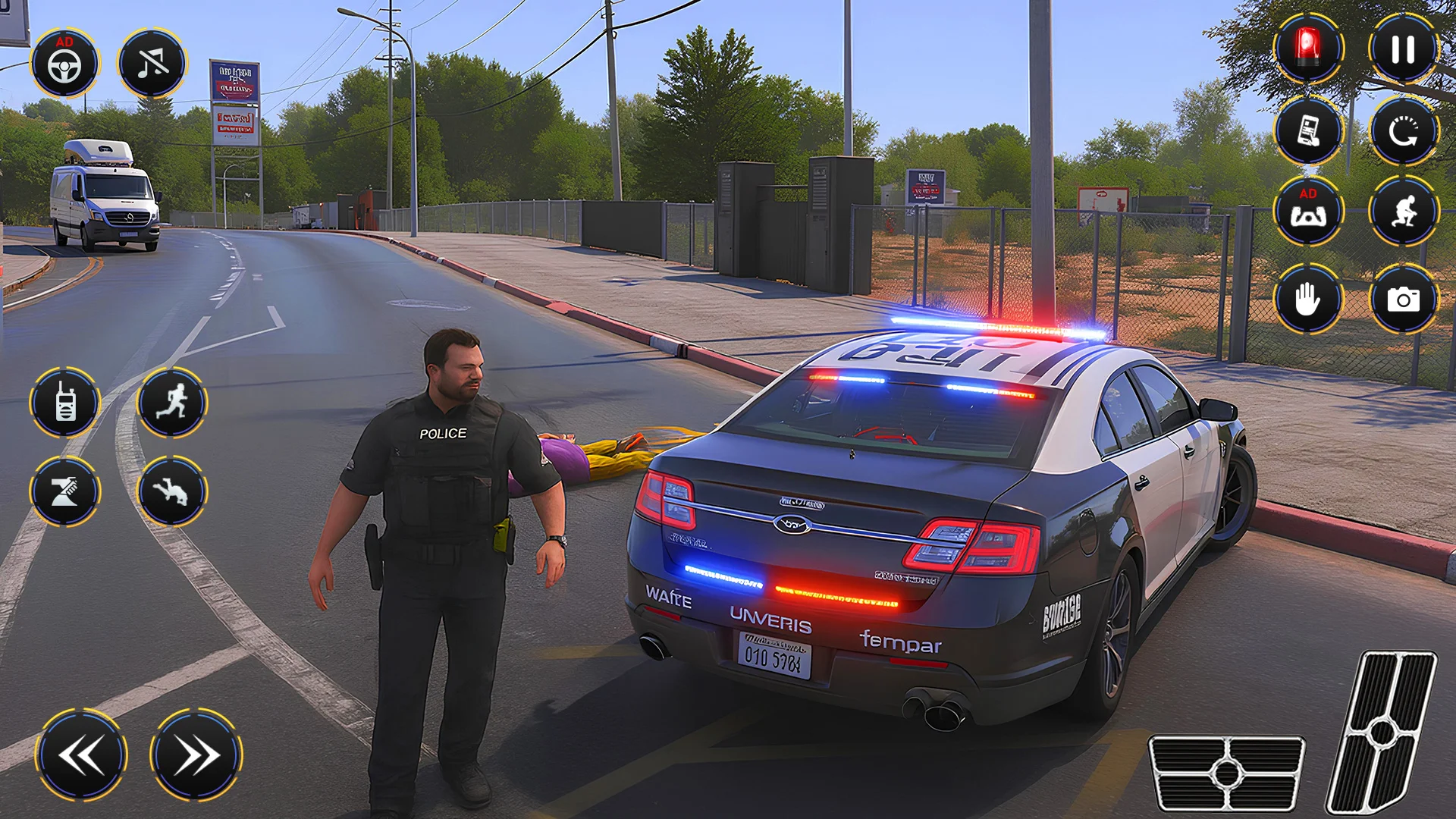
Task: Step on the tall gas pedal
Action: (x=1382, y=732)
